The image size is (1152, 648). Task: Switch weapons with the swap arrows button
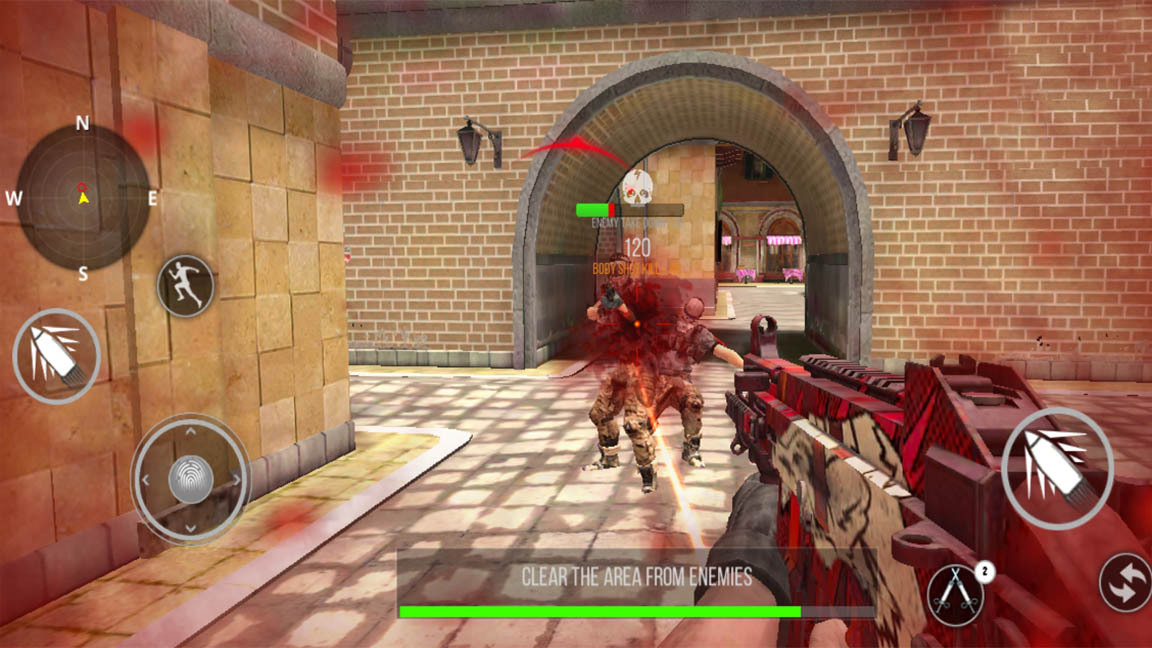pos(1125,582)
